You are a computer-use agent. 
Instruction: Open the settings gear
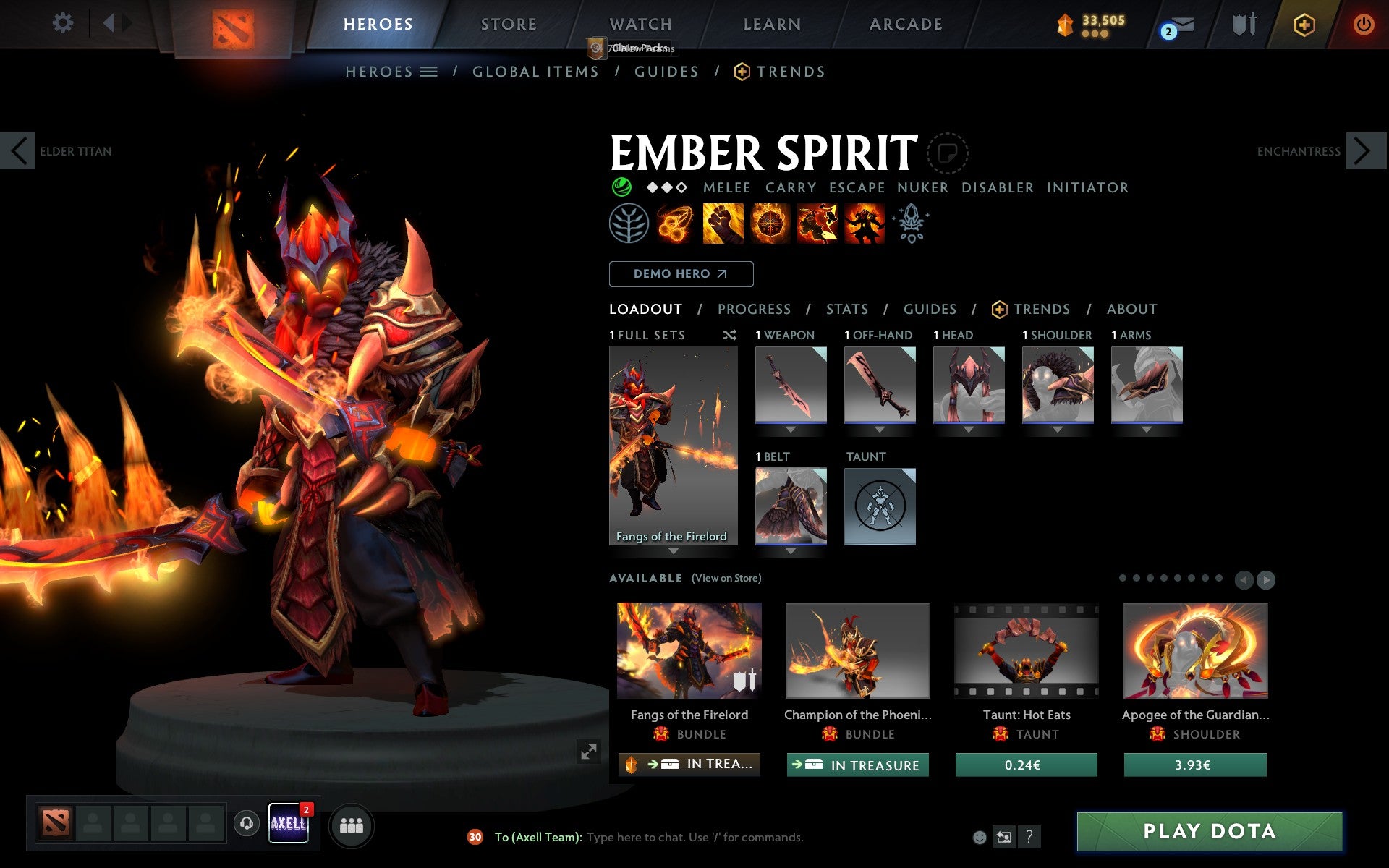(64, 24)
